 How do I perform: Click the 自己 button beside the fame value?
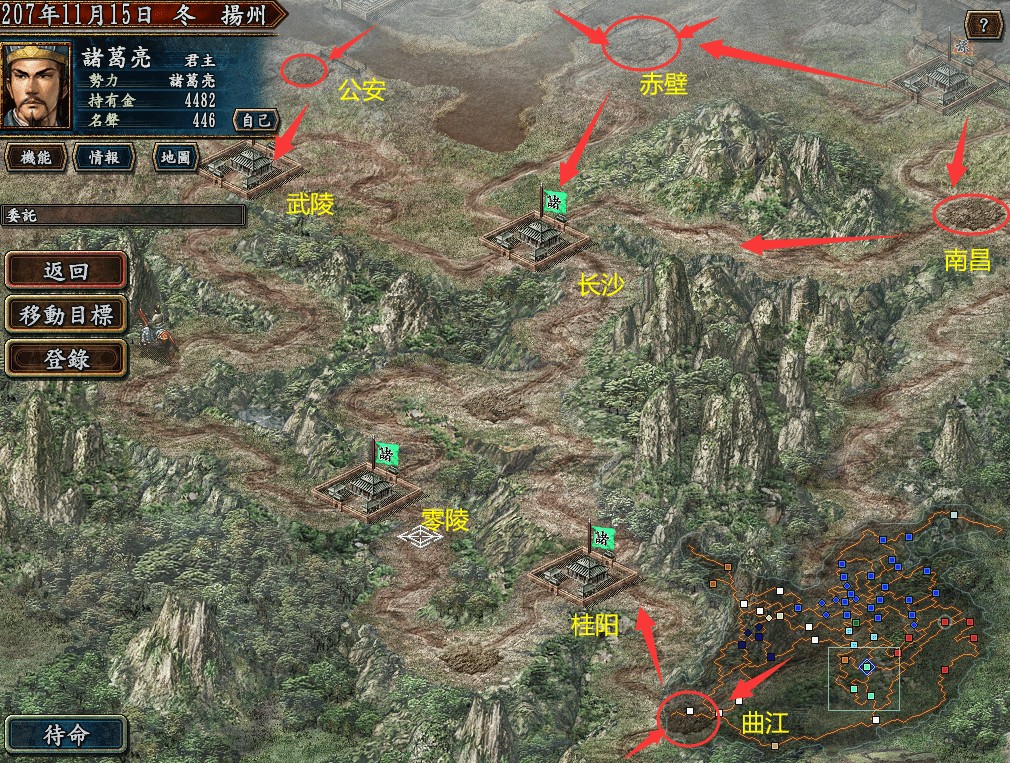tap(255, 120)
